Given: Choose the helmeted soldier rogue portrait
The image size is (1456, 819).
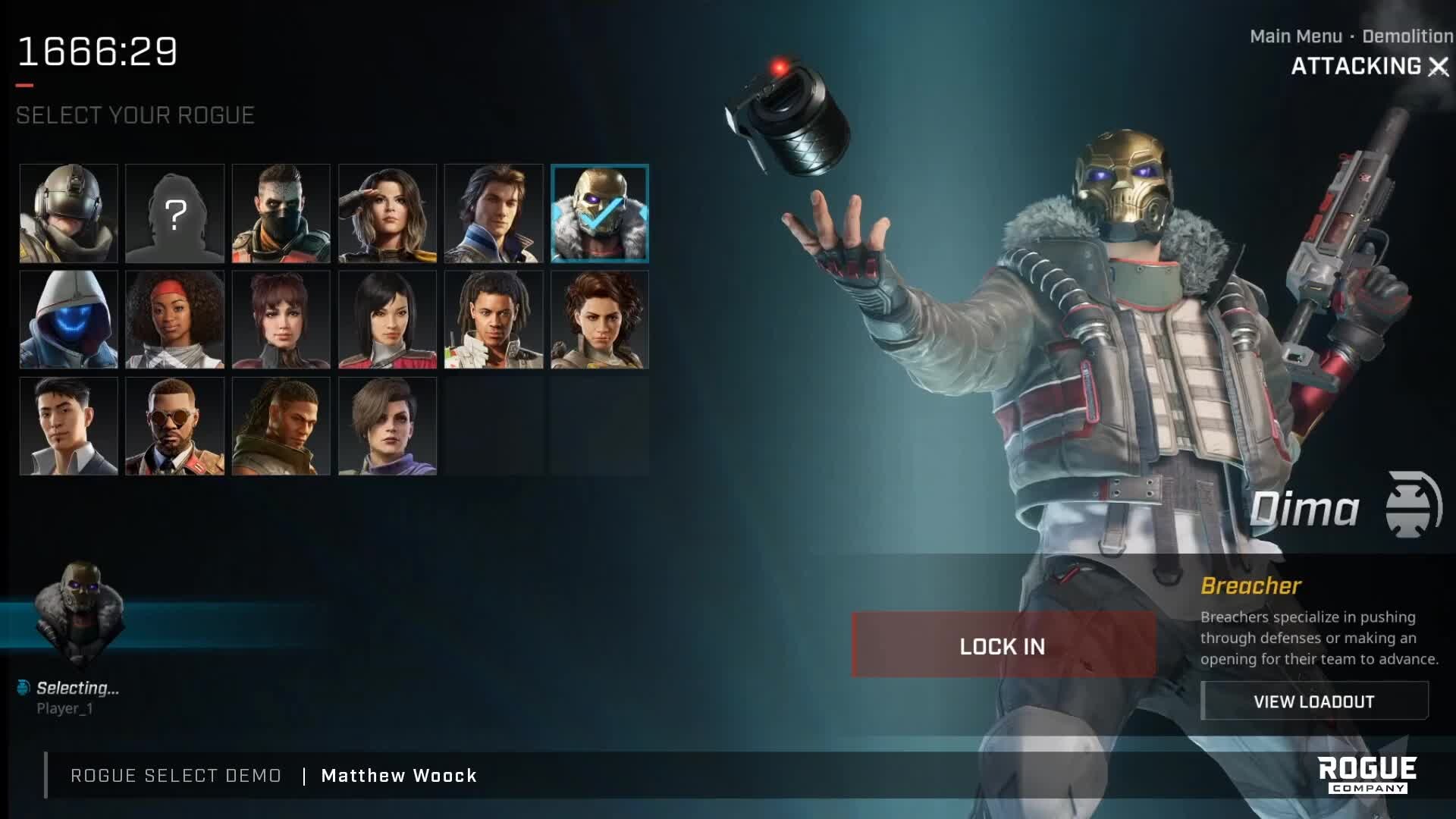Looking at the screenshot, I should tap(69, 214).
